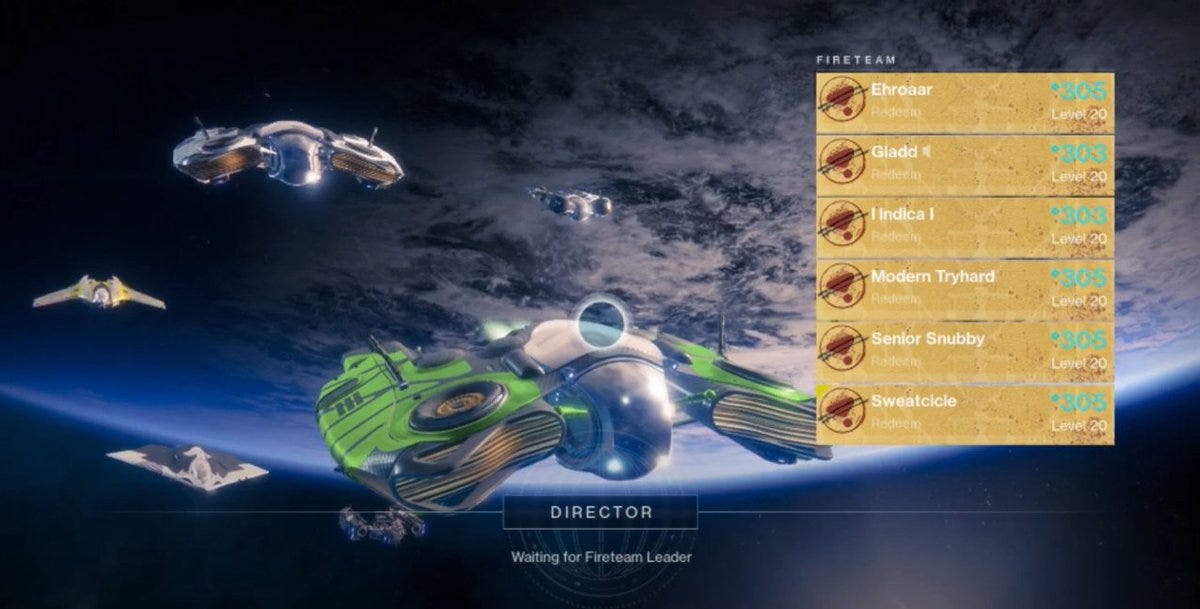Pick Senior Snubby from the fireteam
Screen dimensions: 1200x609
pyautogui.click(x=965, y=351)
